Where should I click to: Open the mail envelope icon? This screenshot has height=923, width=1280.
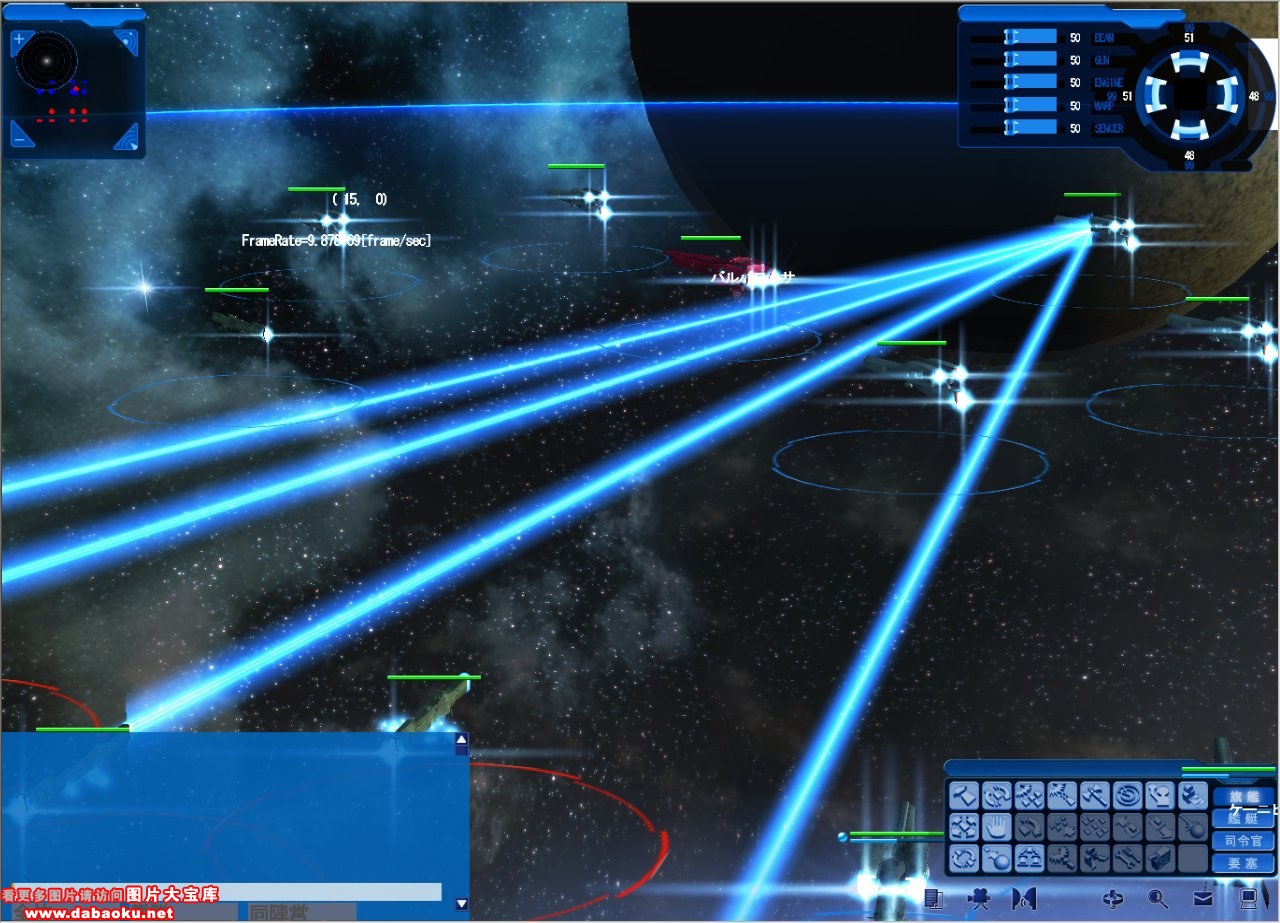pos(1203,898)
